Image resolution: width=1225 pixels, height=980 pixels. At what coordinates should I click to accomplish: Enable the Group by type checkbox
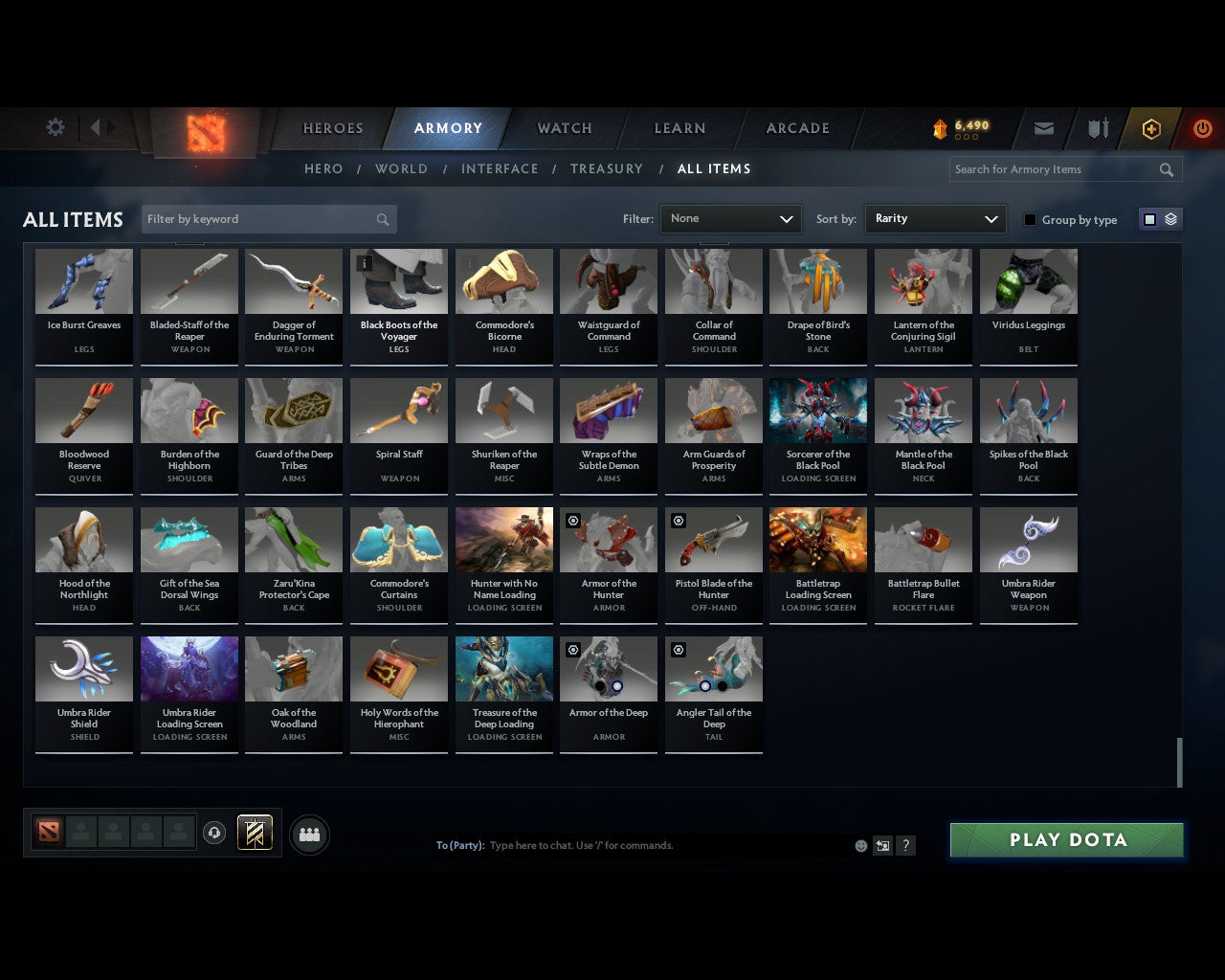pyautogui.click(x=1030, y=219)
